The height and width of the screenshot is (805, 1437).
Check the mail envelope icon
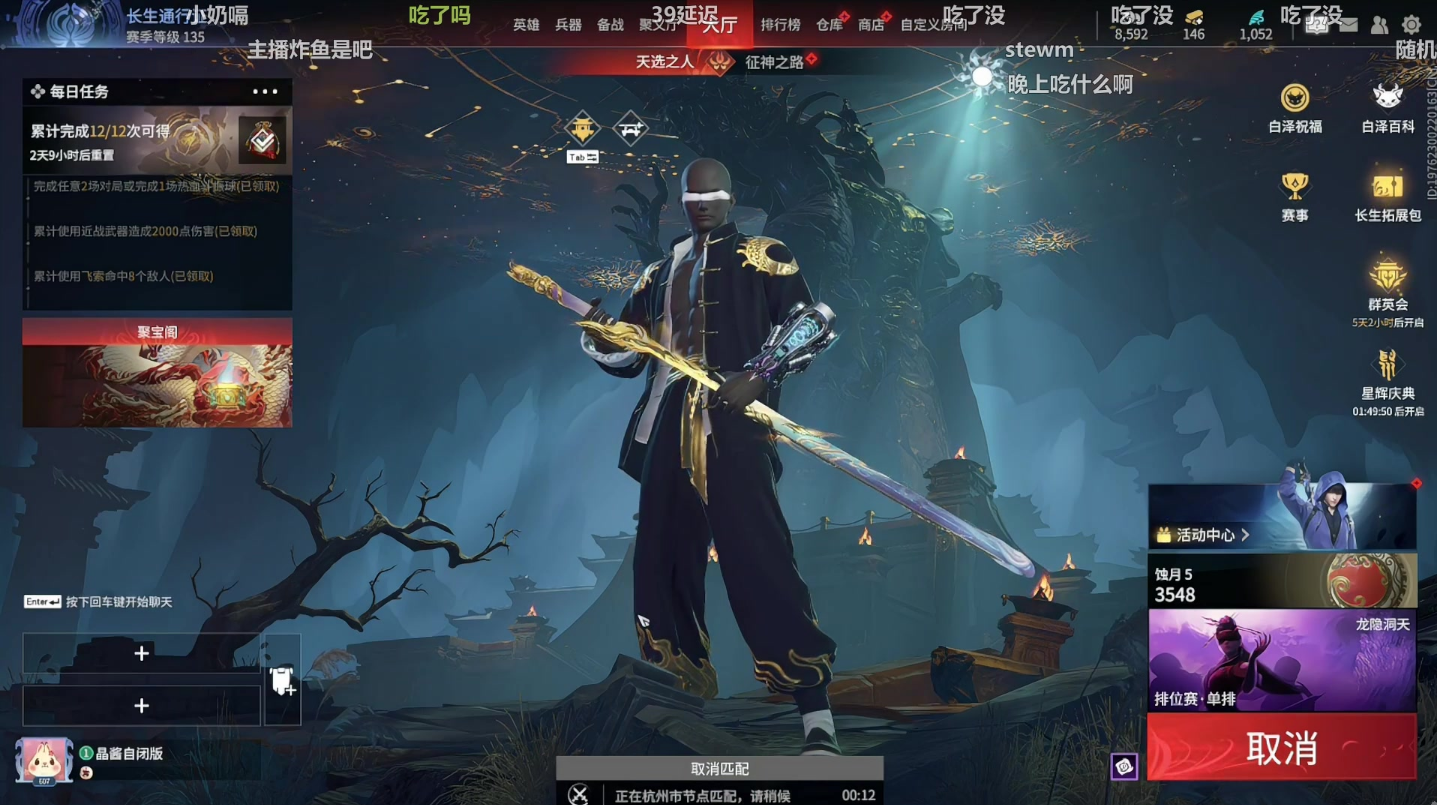coord(1348,25)
